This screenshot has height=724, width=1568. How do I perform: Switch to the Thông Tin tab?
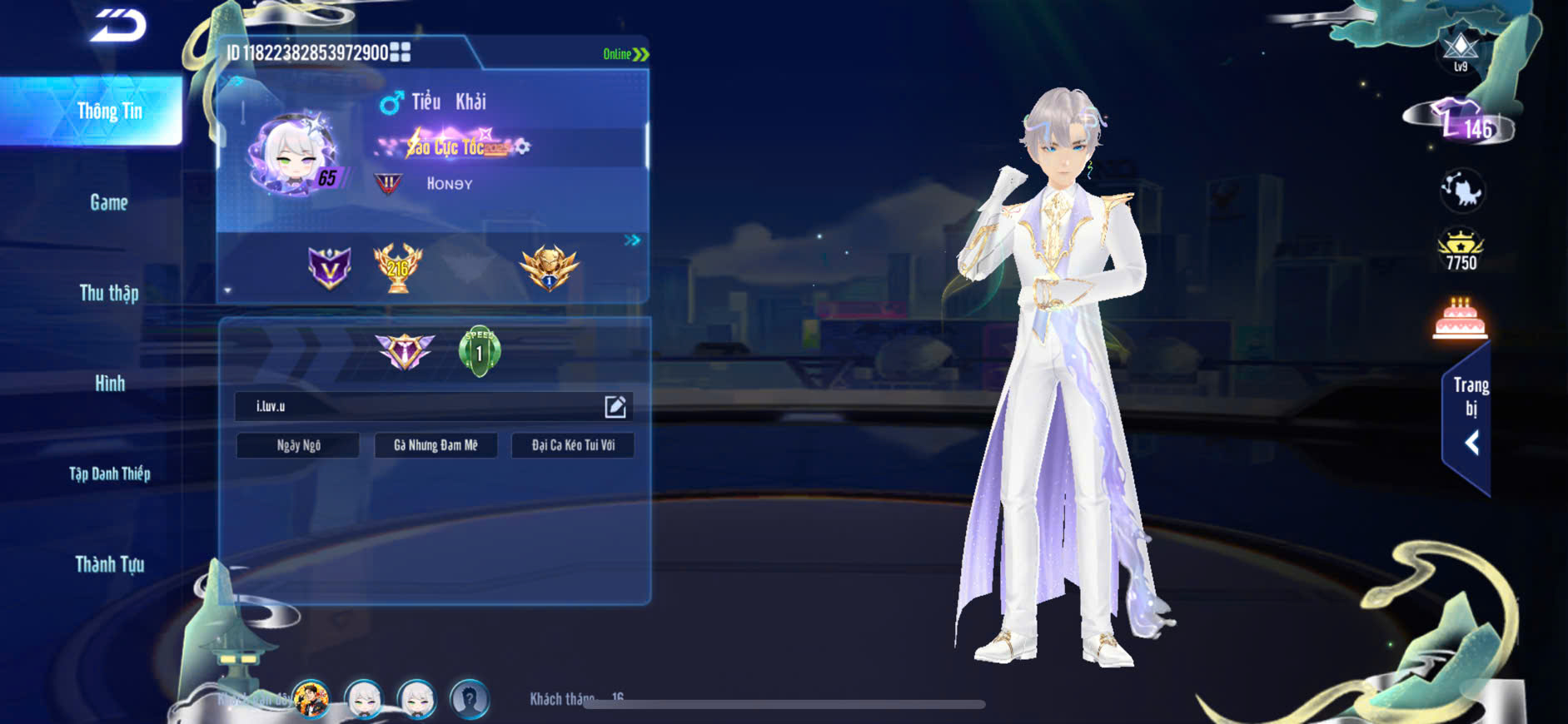pos(109,112)
